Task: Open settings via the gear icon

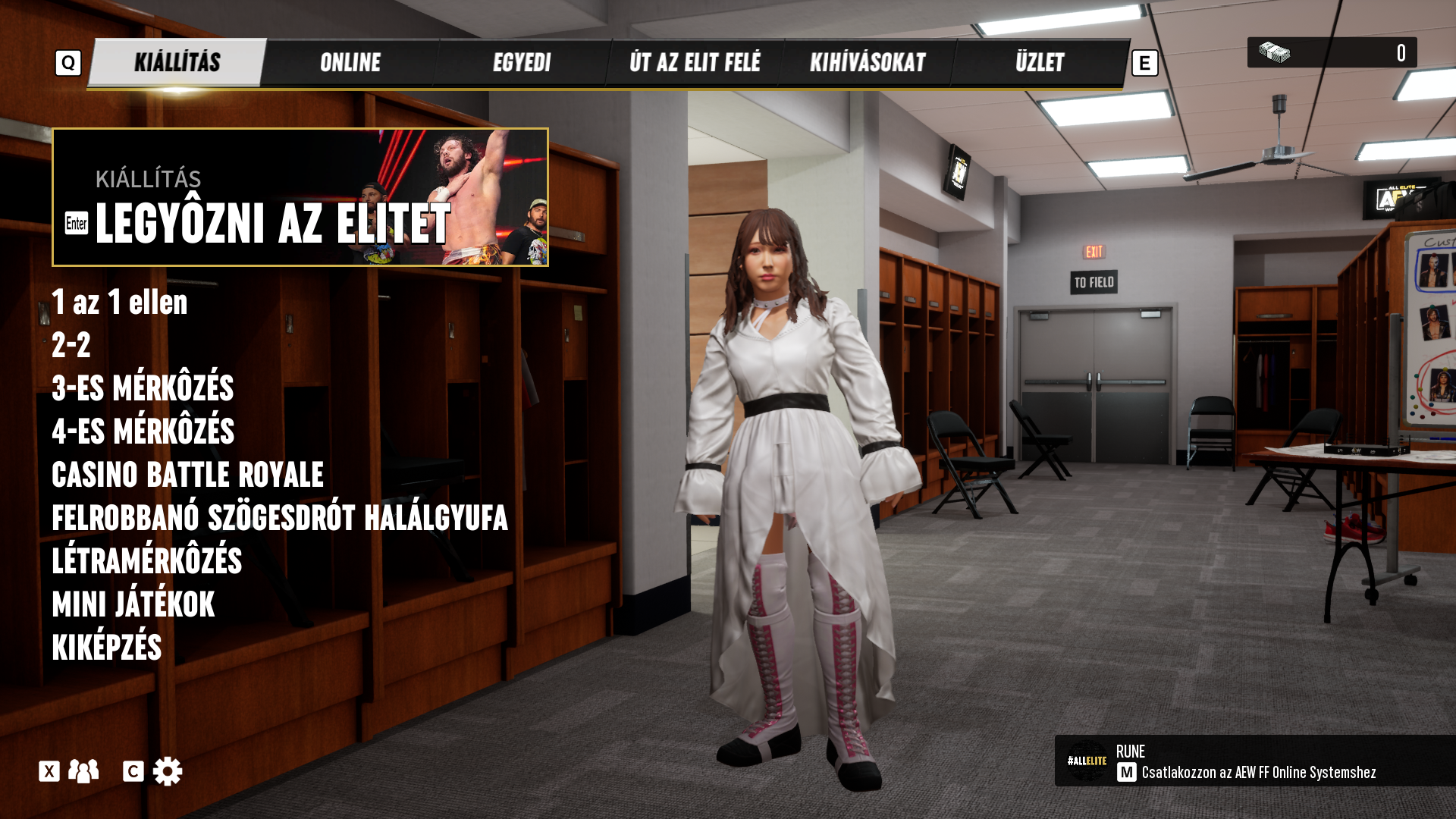Action: [167, 771]
